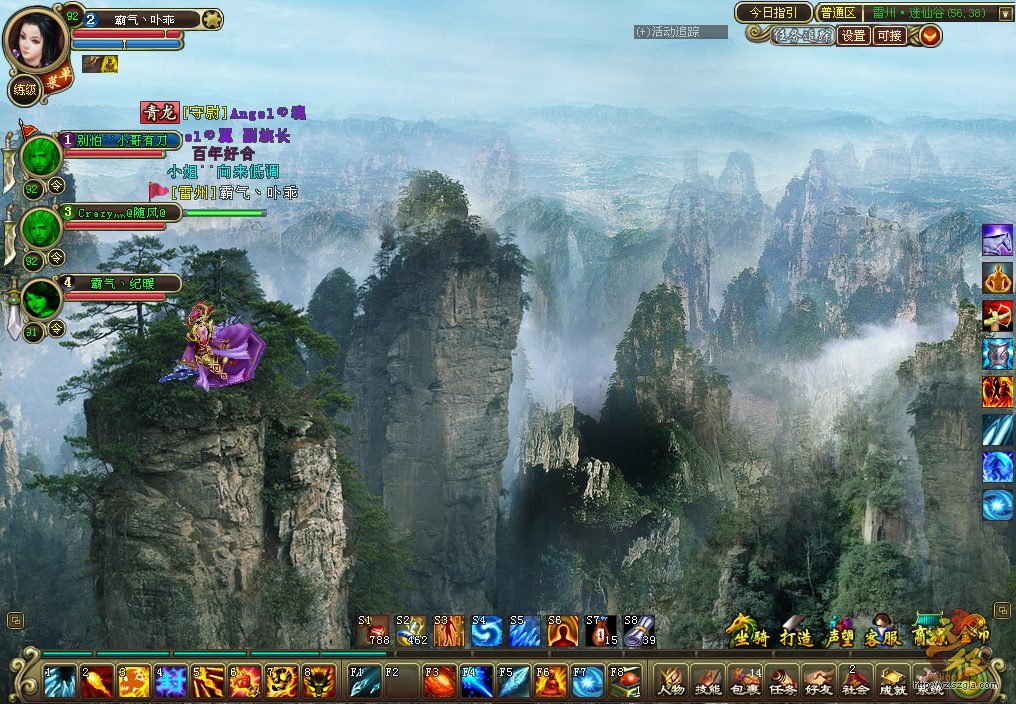The height and width of the screenshot is (704, 1016).
Task: Open the 技能 skills panel
Action: 707,681
